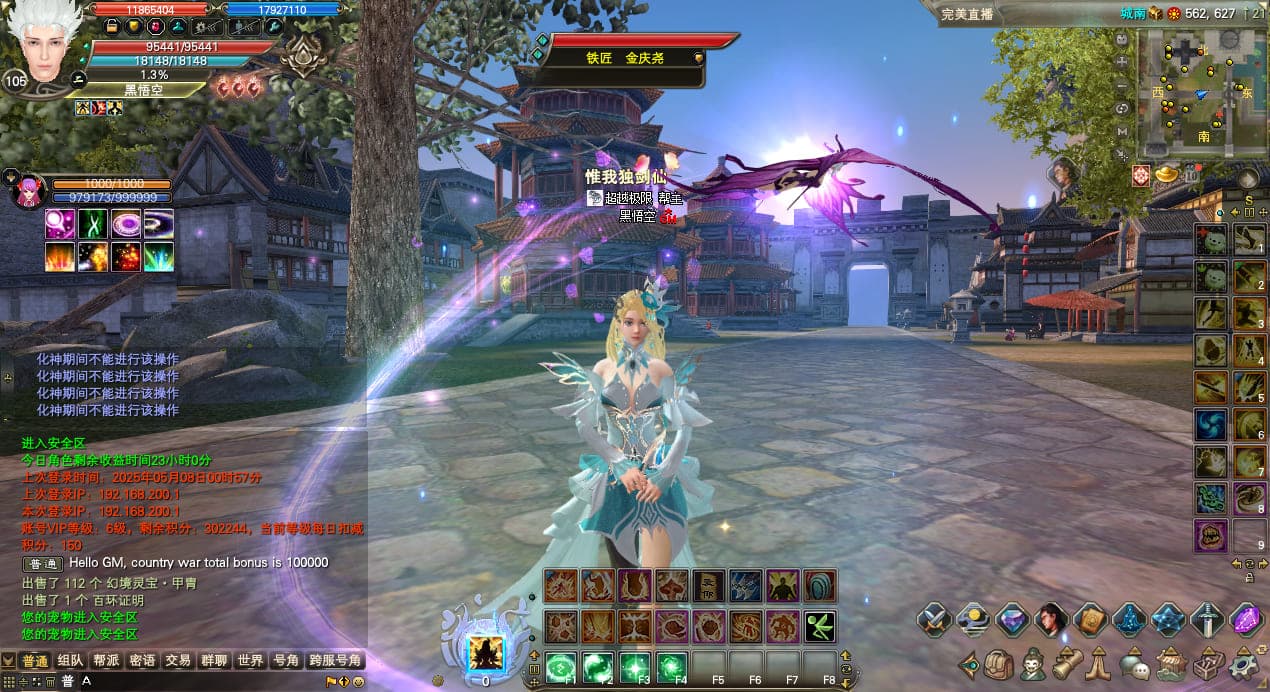Screen dimensions: 1270x692
Task: Click the crossed swords menu icon
Action: pyautogui.click(x=934, y=620)
